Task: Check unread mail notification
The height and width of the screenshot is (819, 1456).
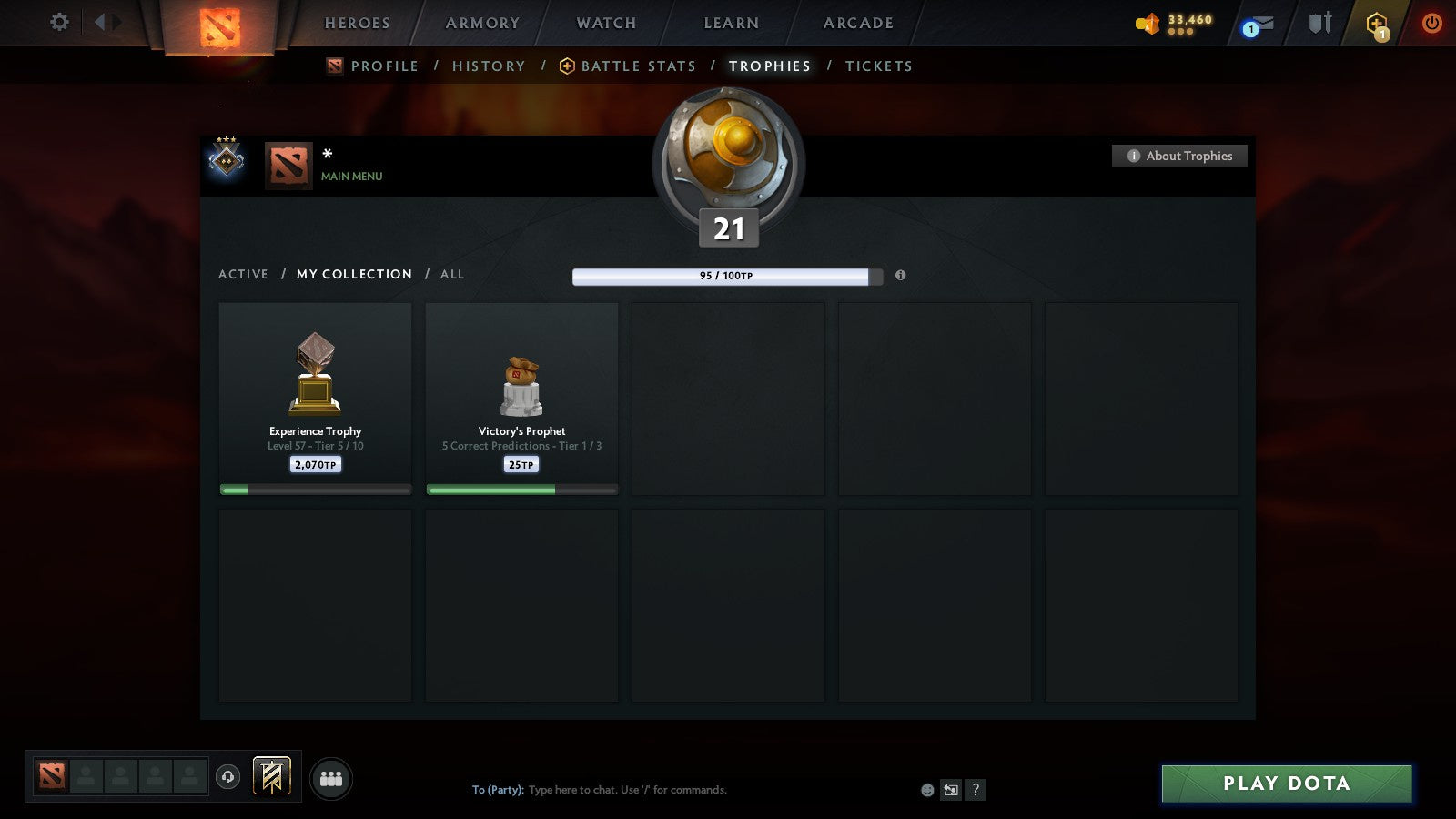Action: click(x=1259, y=22)
